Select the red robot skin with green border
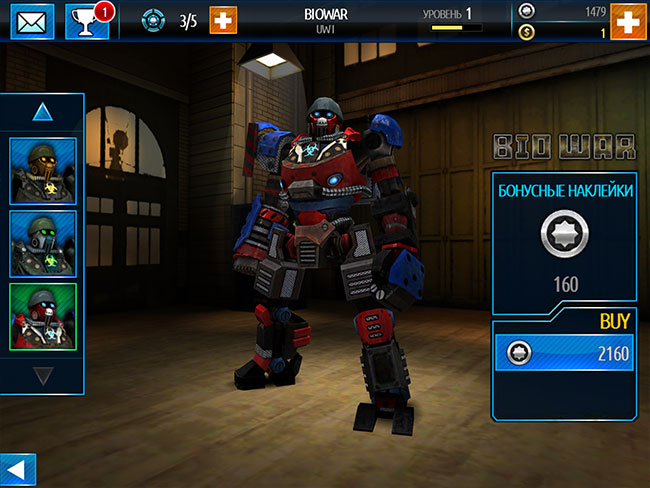650x488 pixels. 42,316
